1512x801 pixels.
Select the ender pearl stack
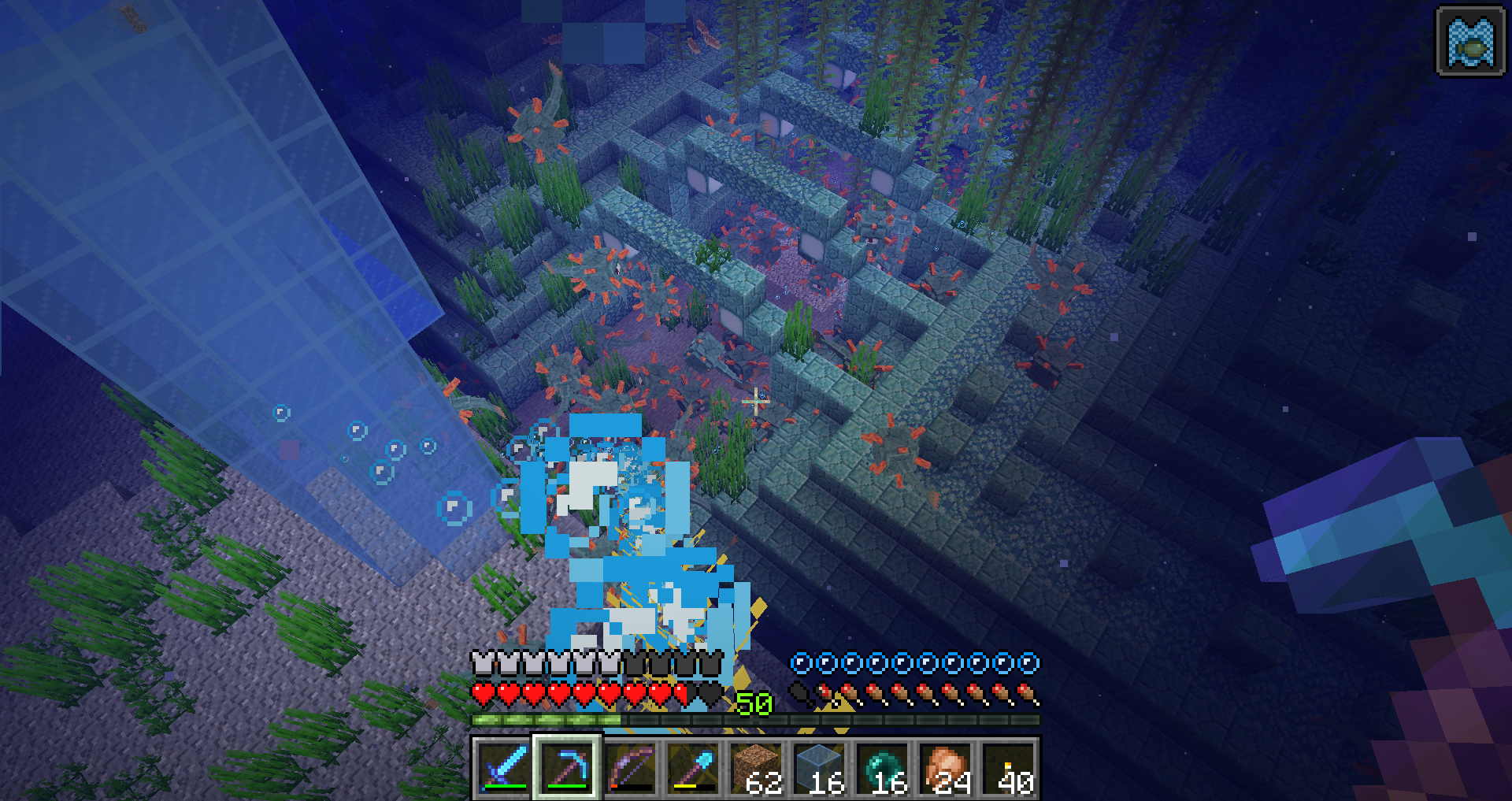click(x=882, y=767)
